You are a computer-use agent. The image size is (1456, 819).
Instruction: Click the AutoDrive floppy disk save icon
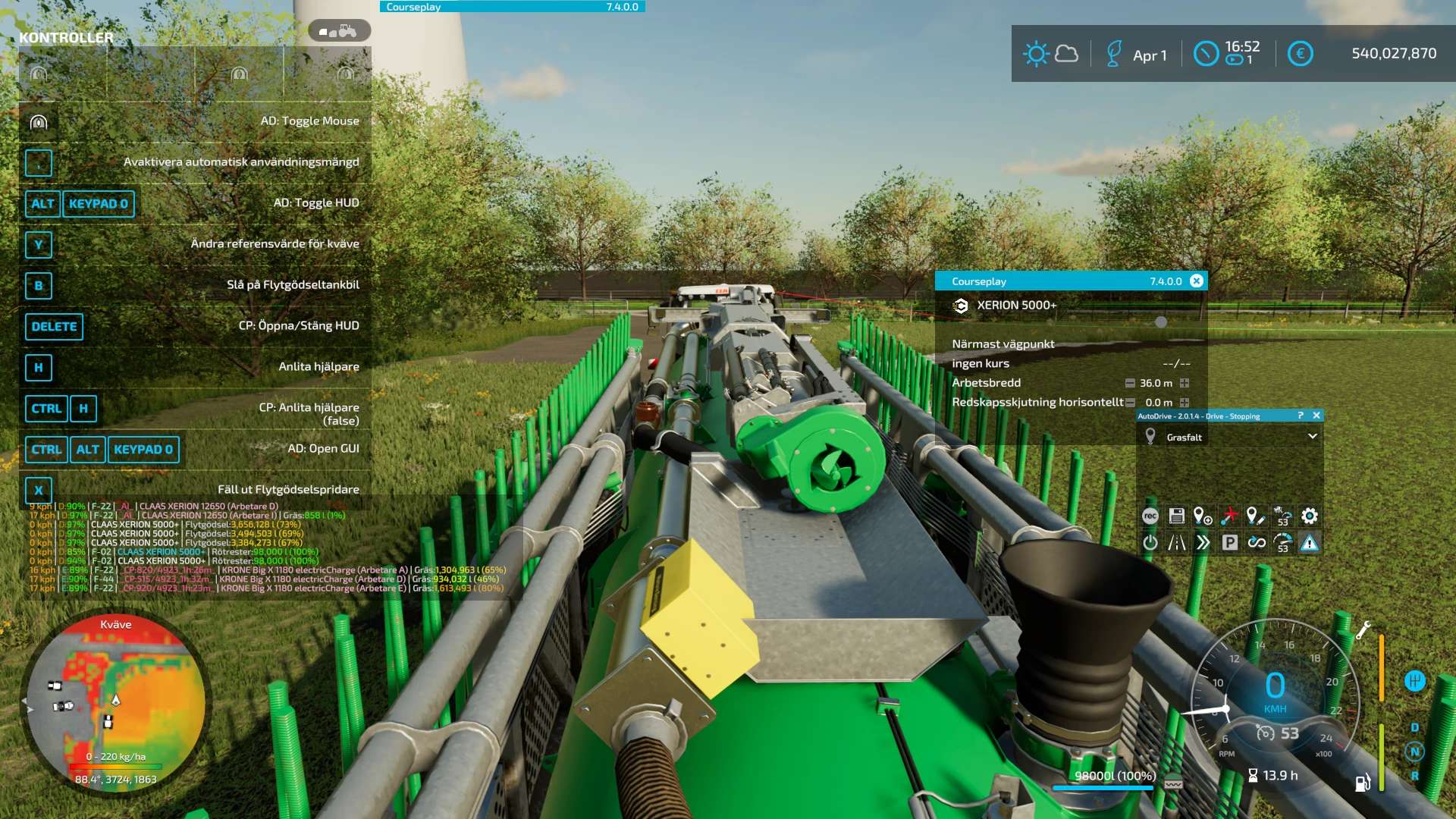tap(1177, 516)
